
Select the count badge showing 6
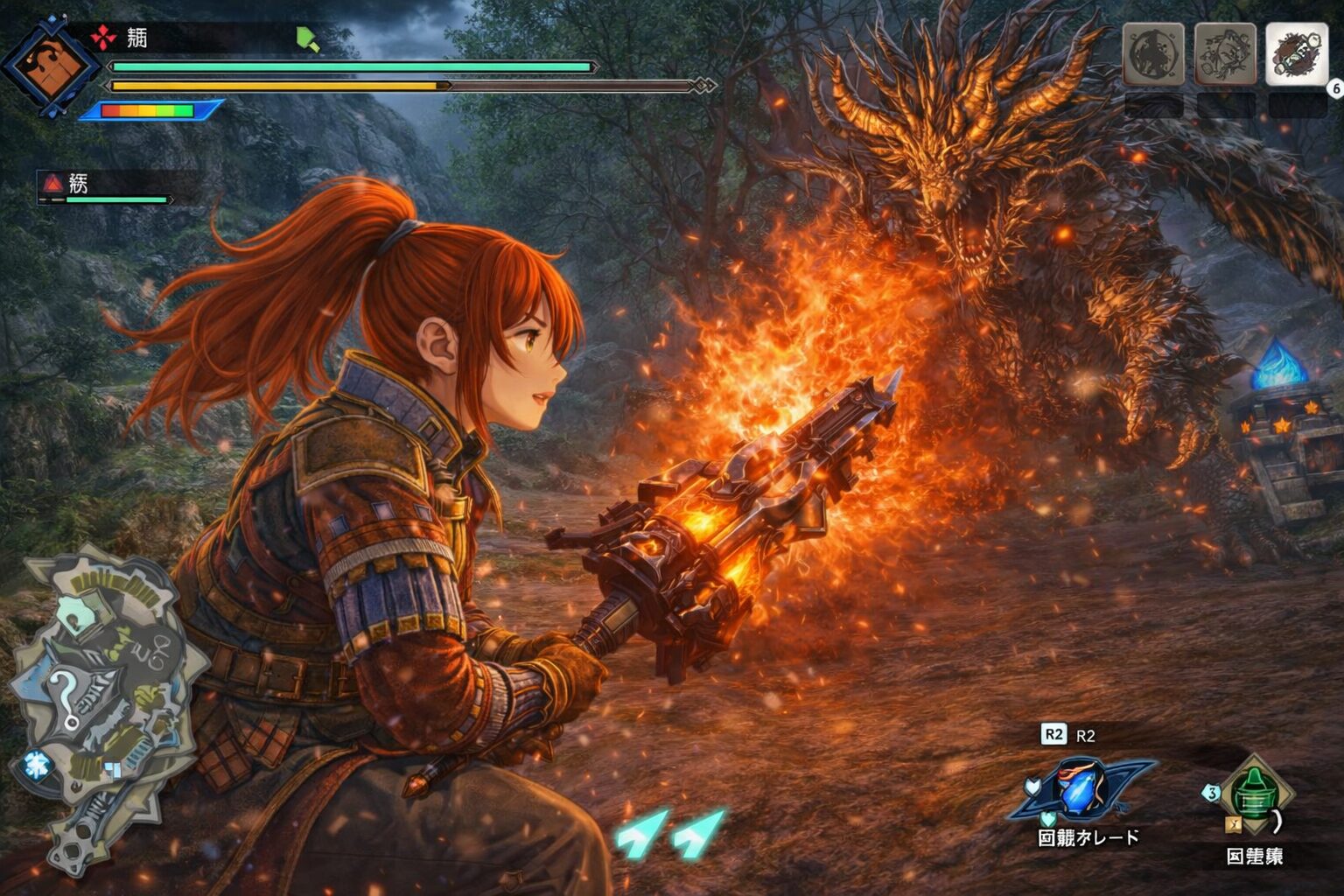click(1334, 88)
